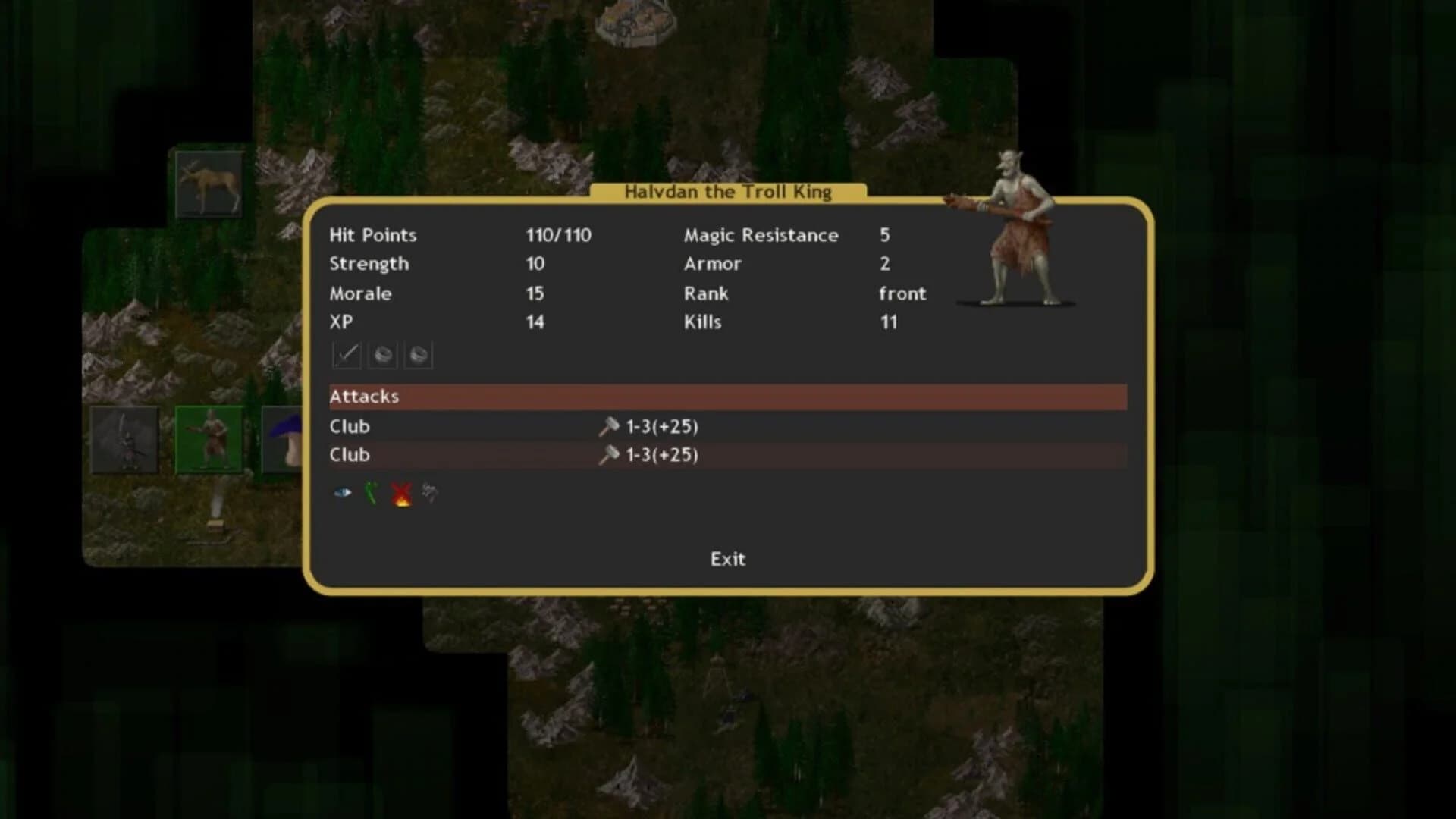Viewport: 1456px width, 819px height.
Task: Deselect the green-highlighted troll unit portrait
Action: point(210,440)
